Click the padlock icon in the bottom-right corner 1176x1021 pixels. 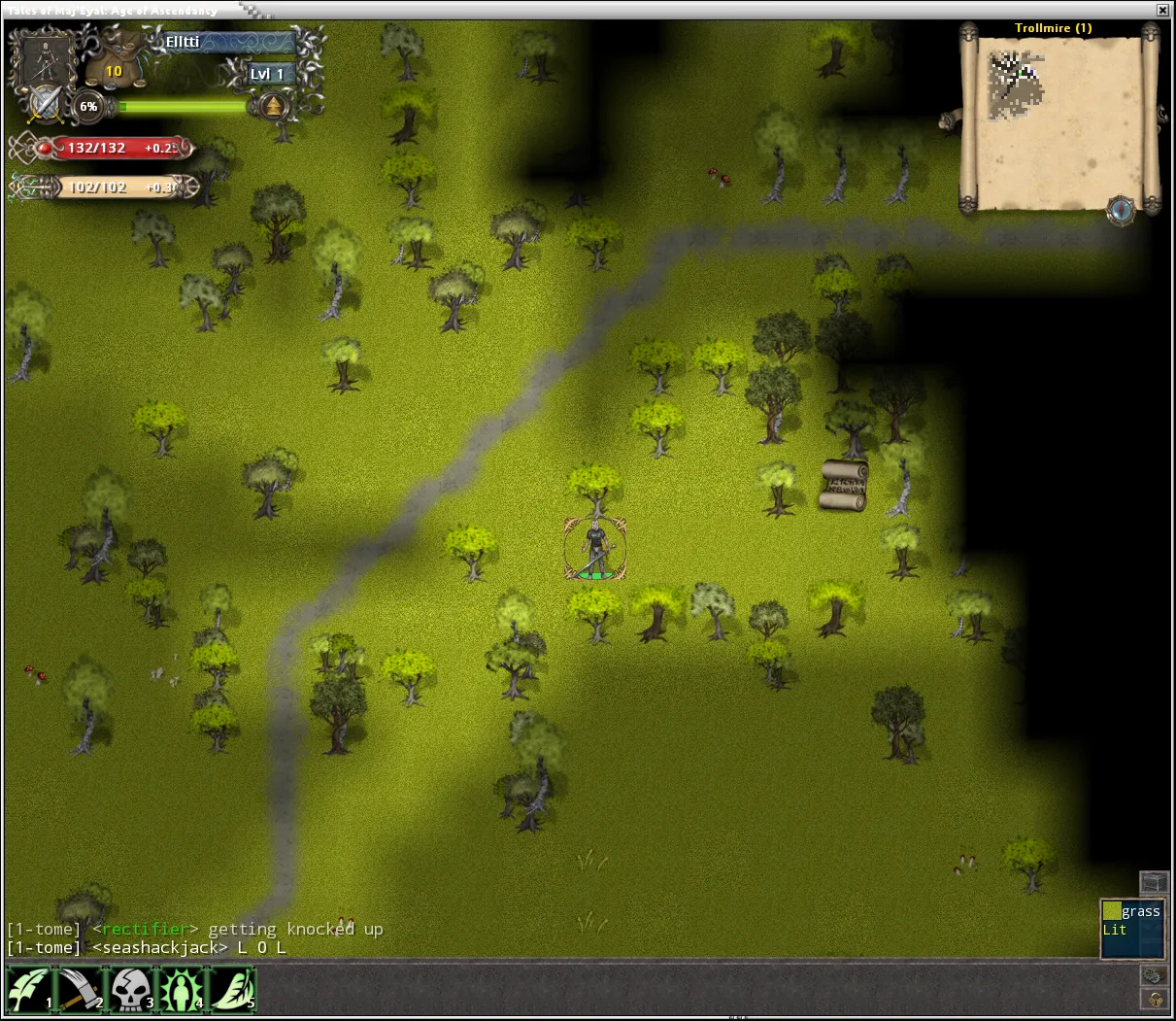point(1154,1000)
